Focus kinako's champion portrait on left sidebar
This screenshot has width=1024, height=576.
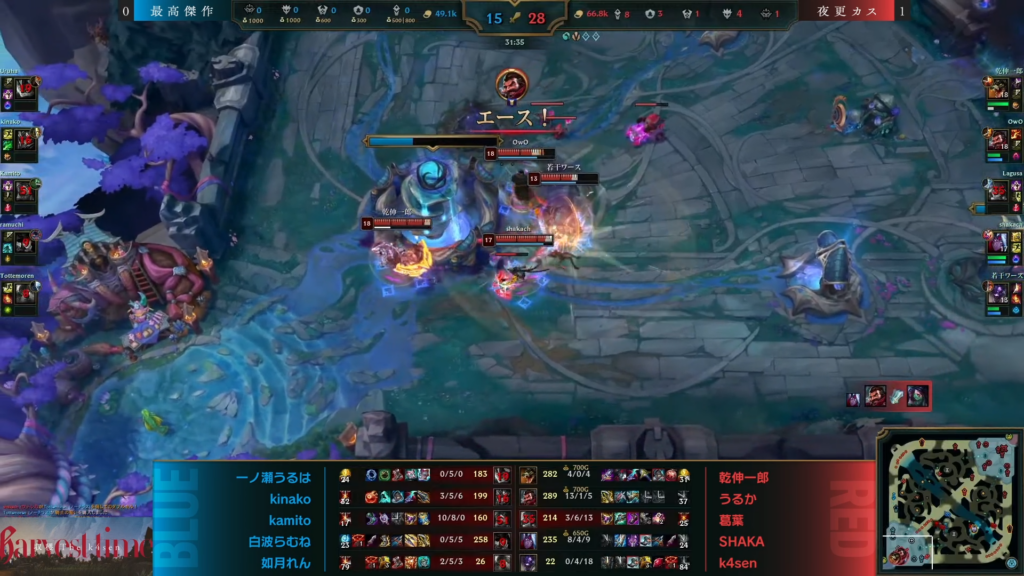[24, 141]
